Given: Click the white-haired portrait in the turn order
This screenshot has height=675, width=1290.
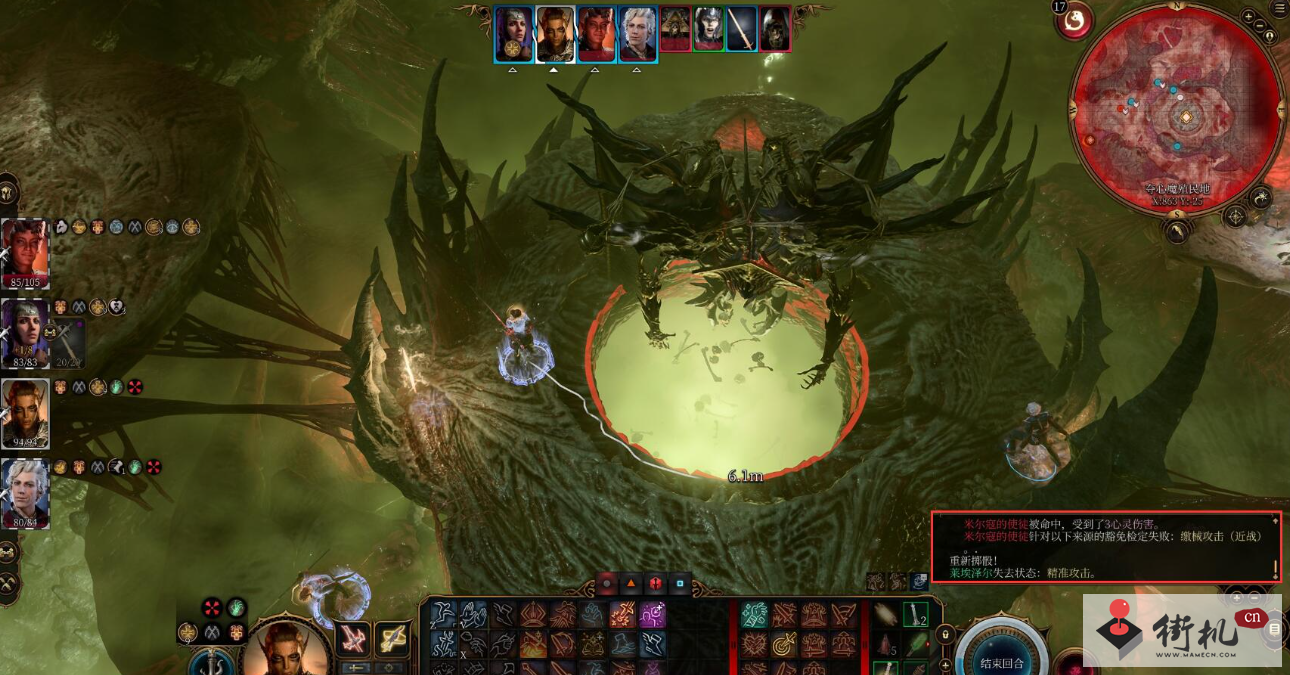Looking at the screenshot, I should pos(637,34).
